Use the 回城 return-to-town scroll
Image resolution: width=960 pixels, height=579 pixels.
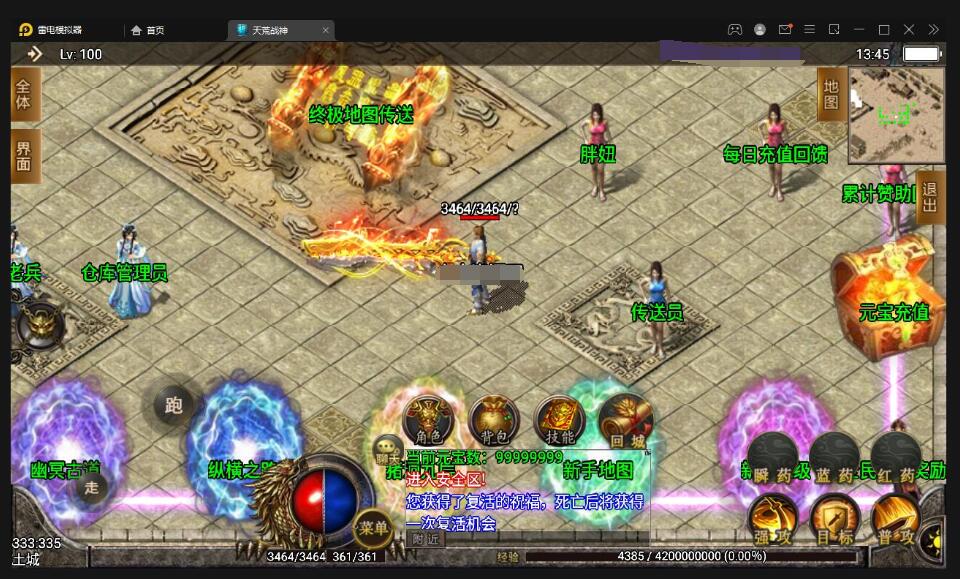point(625,421)
